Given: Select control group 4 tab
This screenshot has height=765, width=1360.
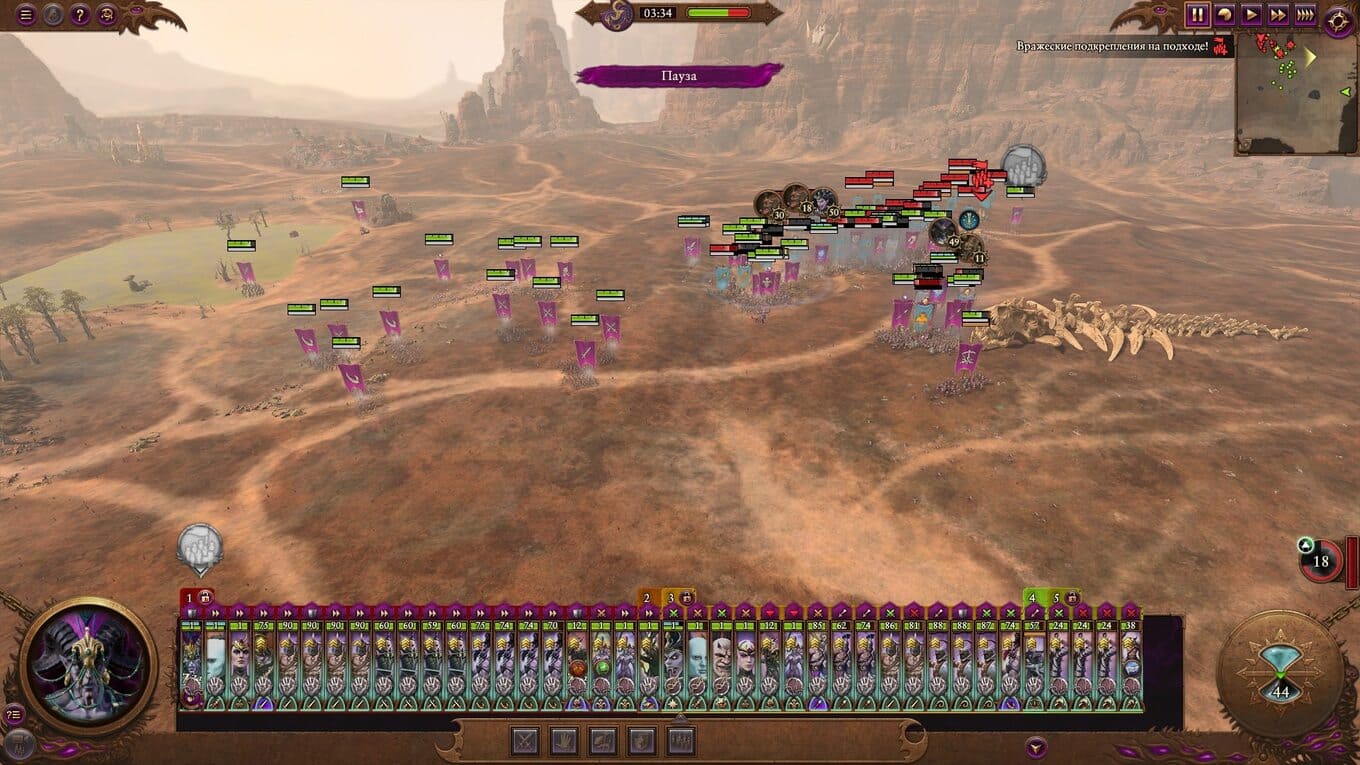Looking at the screenshot, I should (1034, 598).
